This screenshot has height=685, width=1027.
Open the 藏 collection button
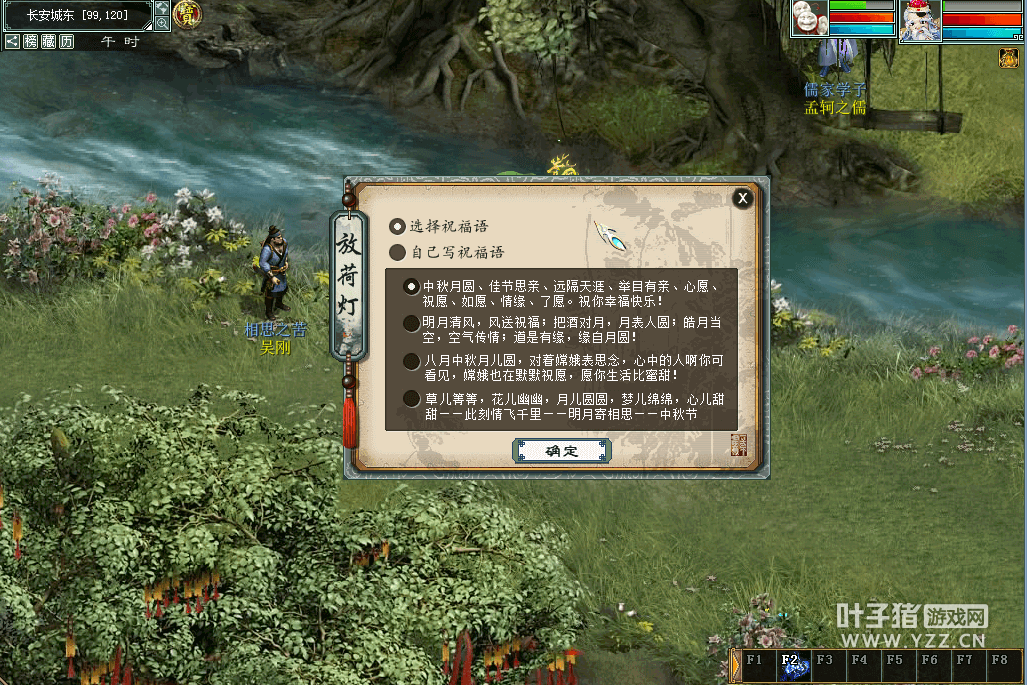[48, 41]
